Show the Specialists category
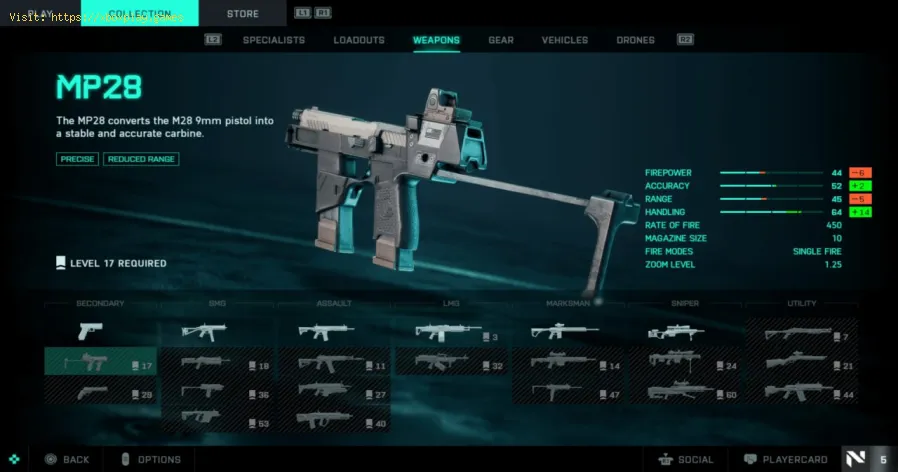The width and height of the screenshot is (898, 472). tap(274, 40)
